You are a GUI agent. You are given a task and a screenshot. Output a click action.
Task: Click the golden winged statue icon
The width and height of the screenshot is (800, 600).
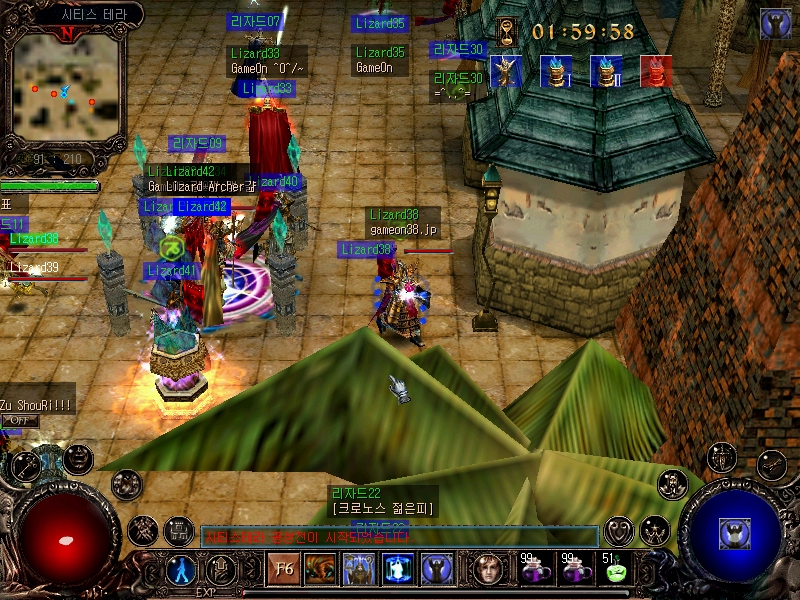505,71
